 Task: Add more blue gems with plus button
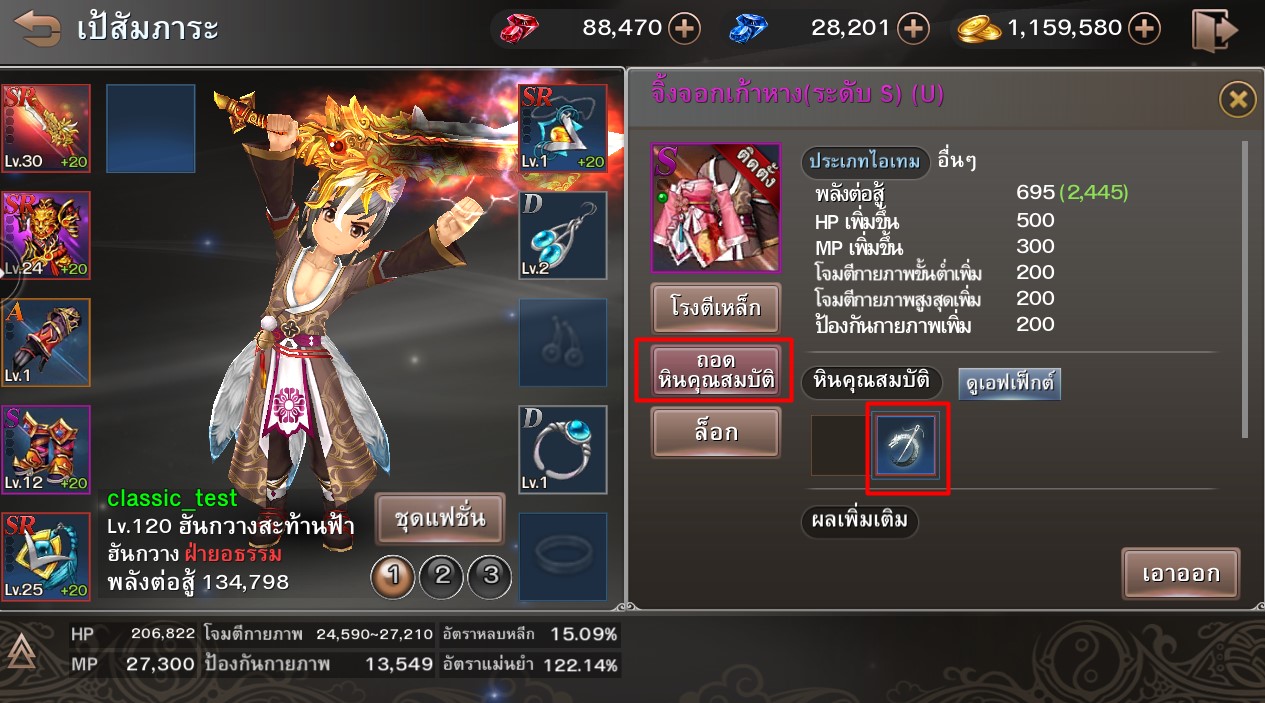[912, 29]
